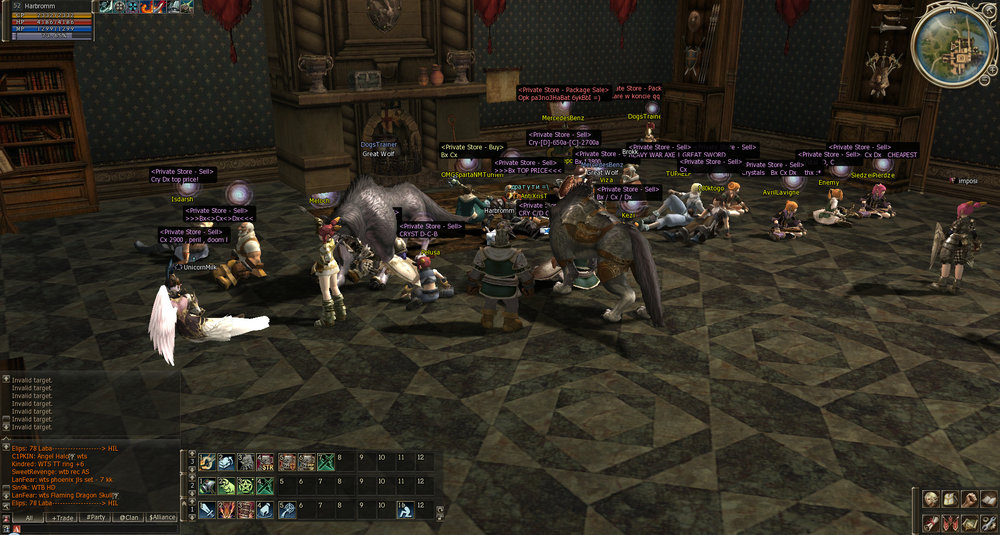Switch chat to the $Alliance tab

pyautogui.click(x=162, y=518)
